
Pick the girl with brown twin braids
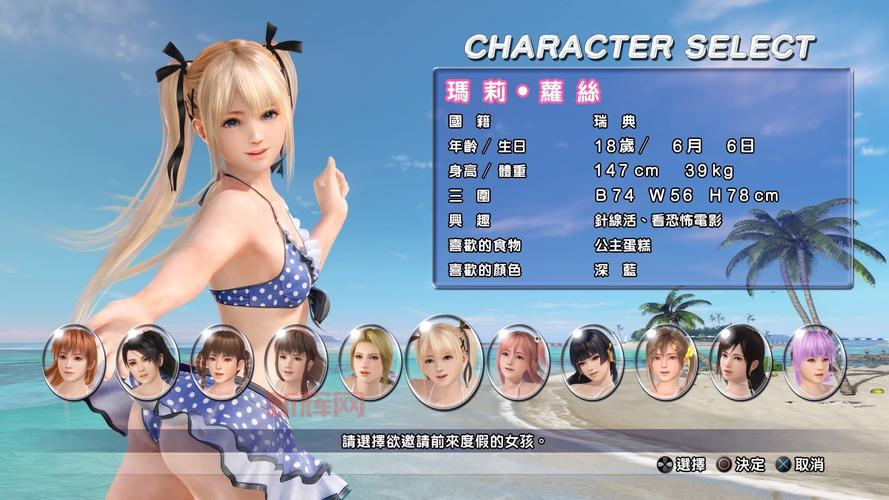tap(222, 360)
